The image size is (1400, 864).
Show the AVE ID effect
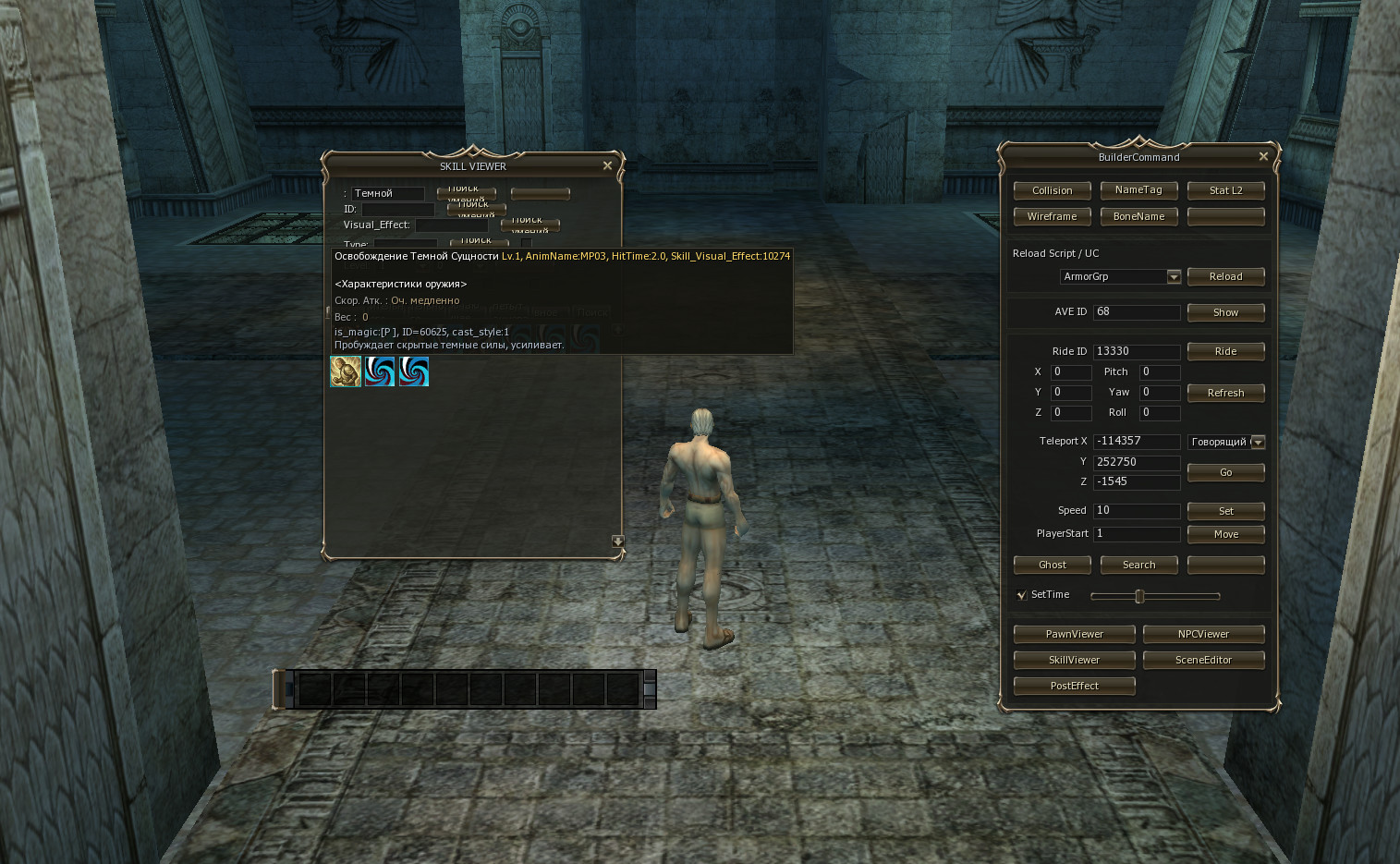click(x=1225, y=312)
